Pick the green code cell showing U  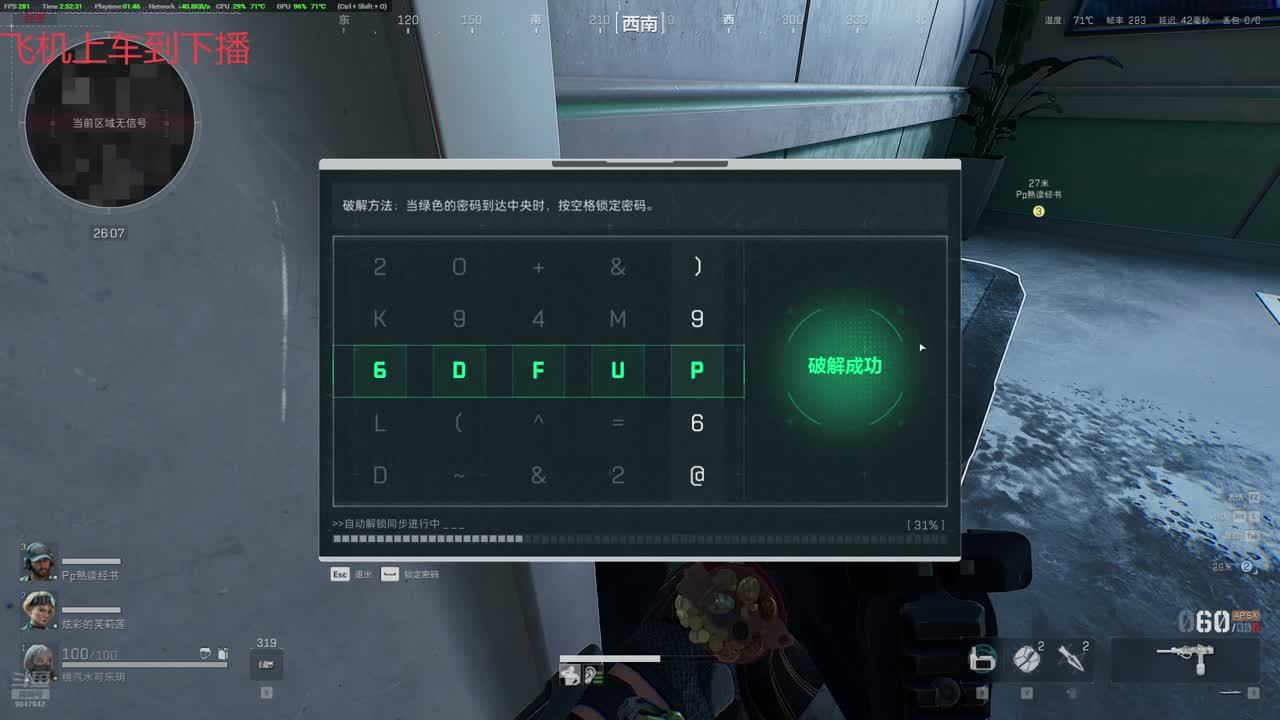(x=617, y=371)
